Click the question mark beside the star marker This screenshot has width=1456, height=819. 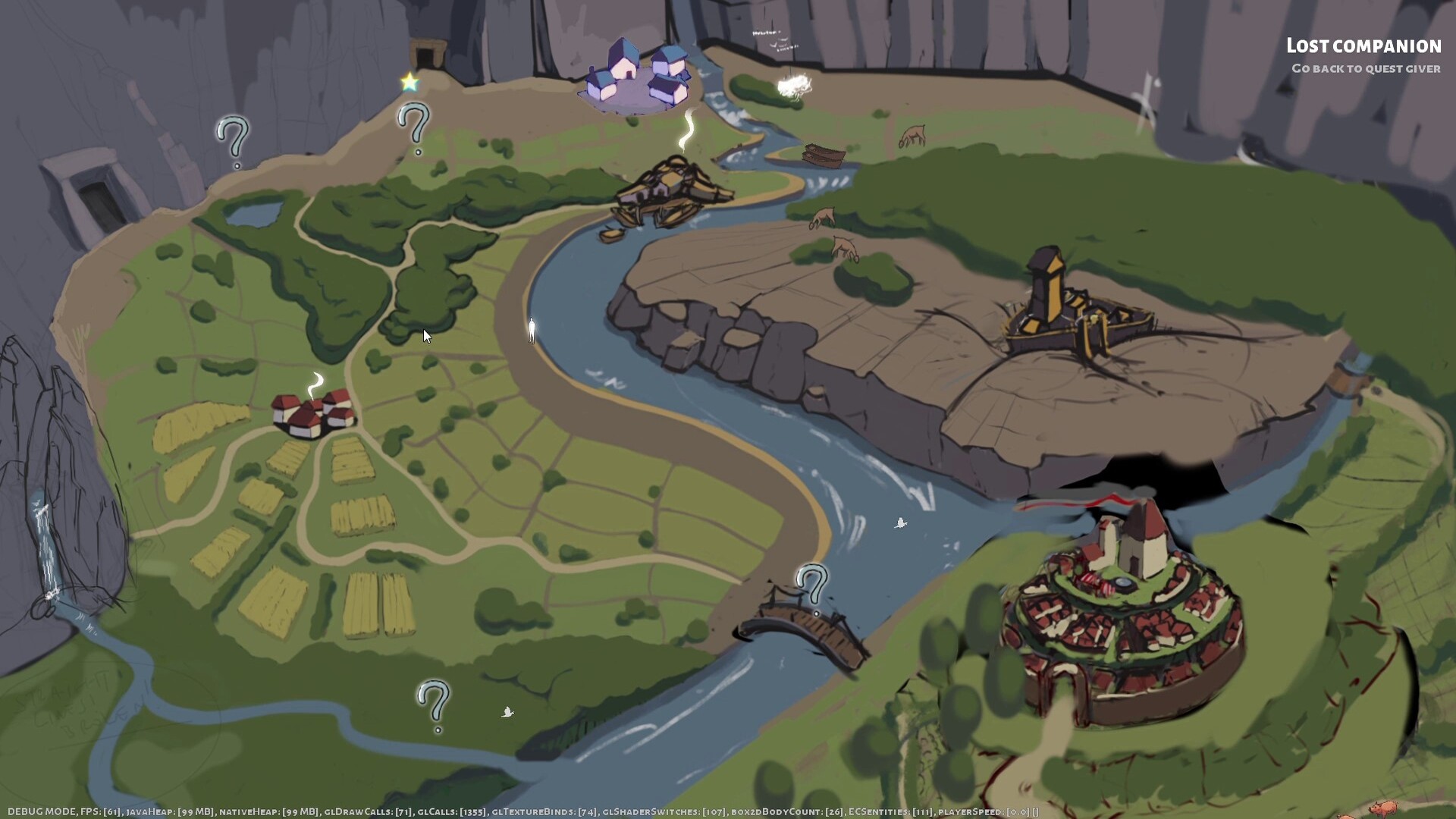tap(412, 121)
